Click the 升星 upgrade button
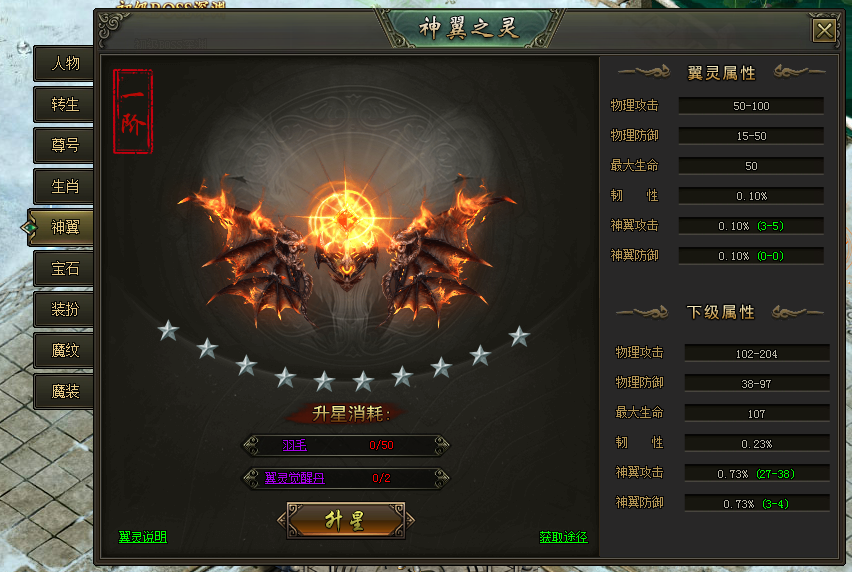The image size is (852, 572). [345, 520]
